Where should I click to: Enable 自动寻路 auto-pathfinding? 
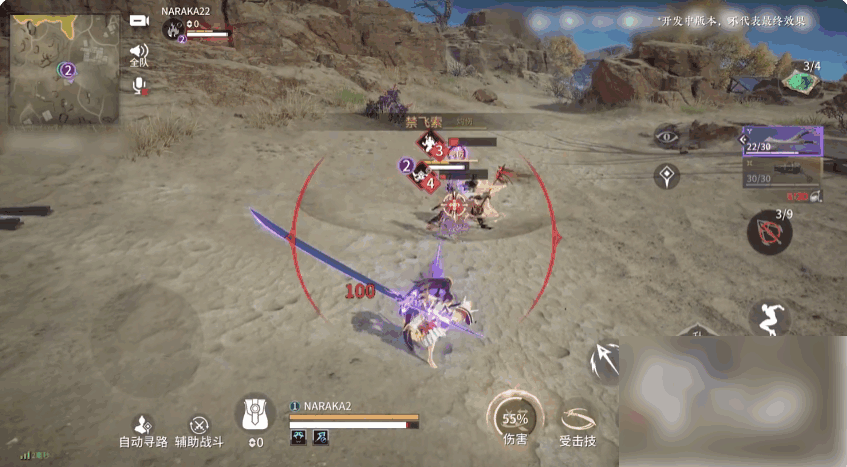[143, 429]
